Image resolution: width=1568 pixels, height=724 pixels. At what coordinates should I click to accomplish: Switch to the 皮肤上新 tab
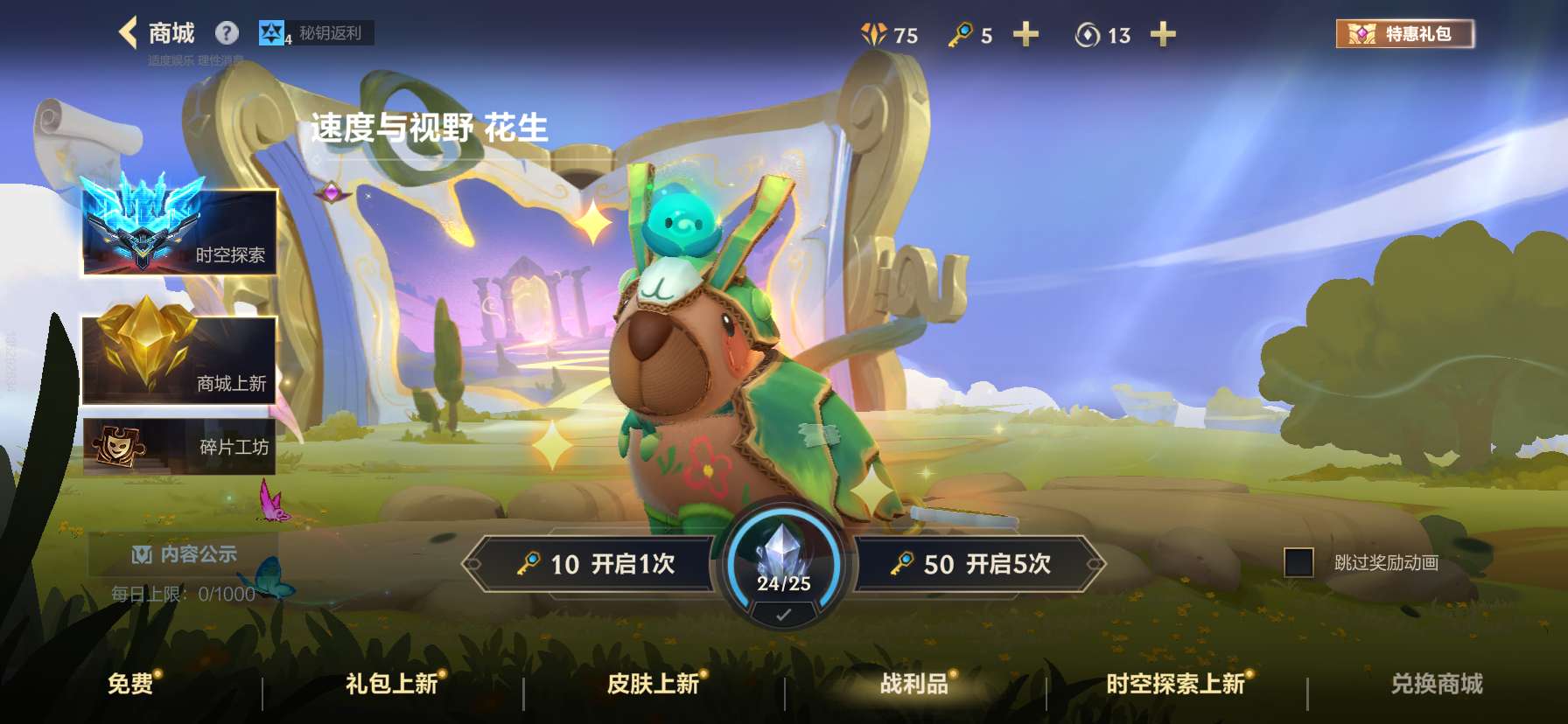click(655, 686)
